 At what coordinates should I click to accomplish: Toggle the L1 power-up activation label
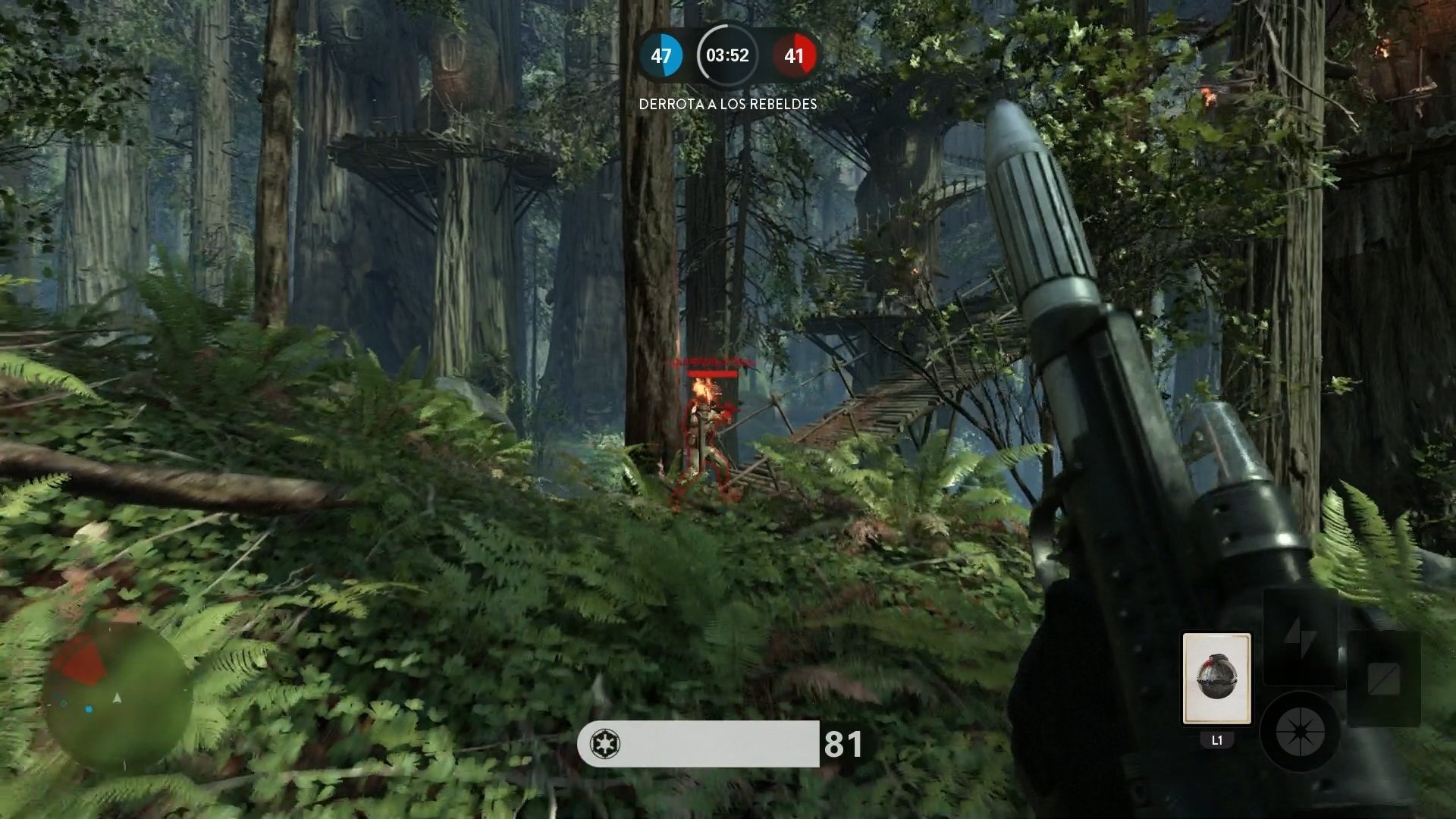[x=1217, y=738]
